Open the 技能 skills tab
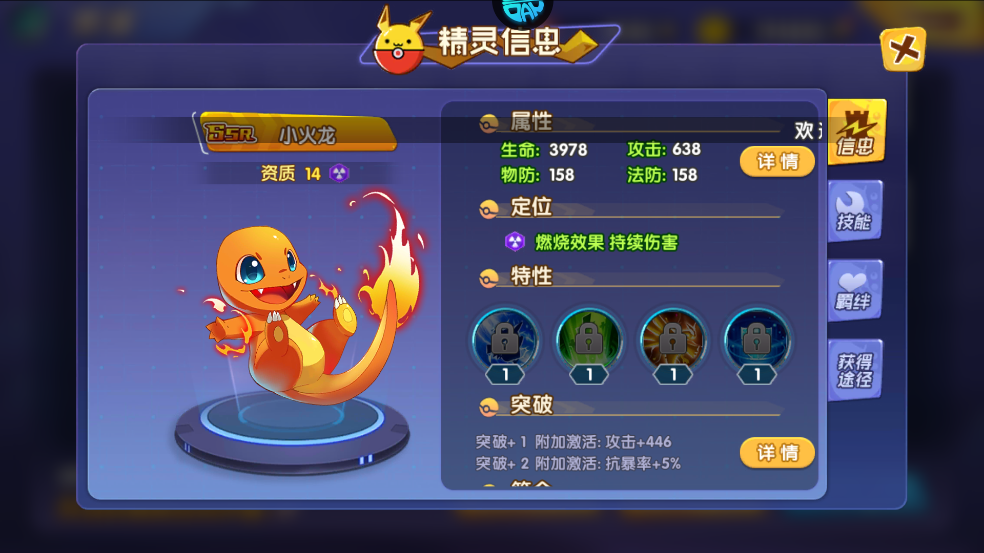Image resolution: width=984 pixels, height=553 pixels. [855, 212]
